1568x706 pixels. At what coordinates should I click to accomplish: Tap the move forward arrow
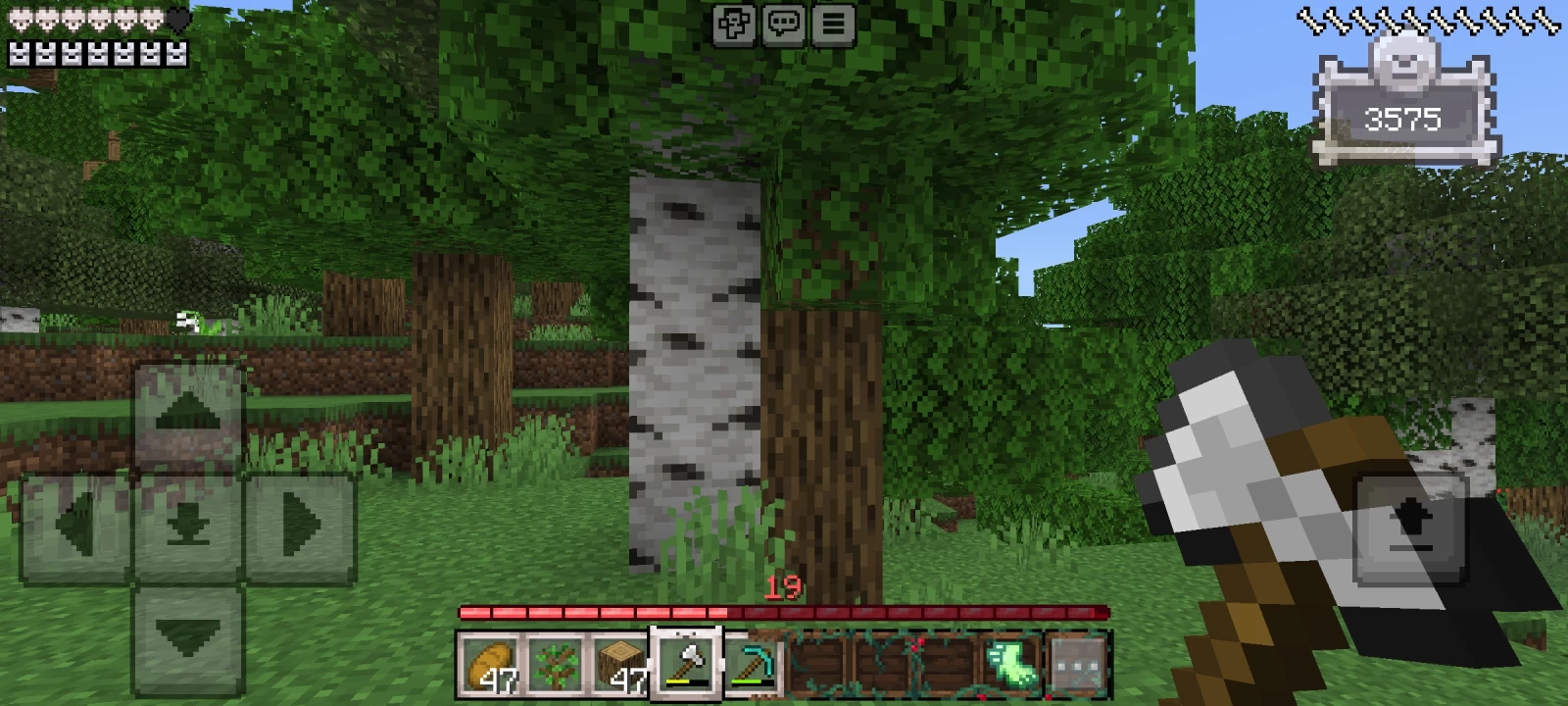[188, 416]
